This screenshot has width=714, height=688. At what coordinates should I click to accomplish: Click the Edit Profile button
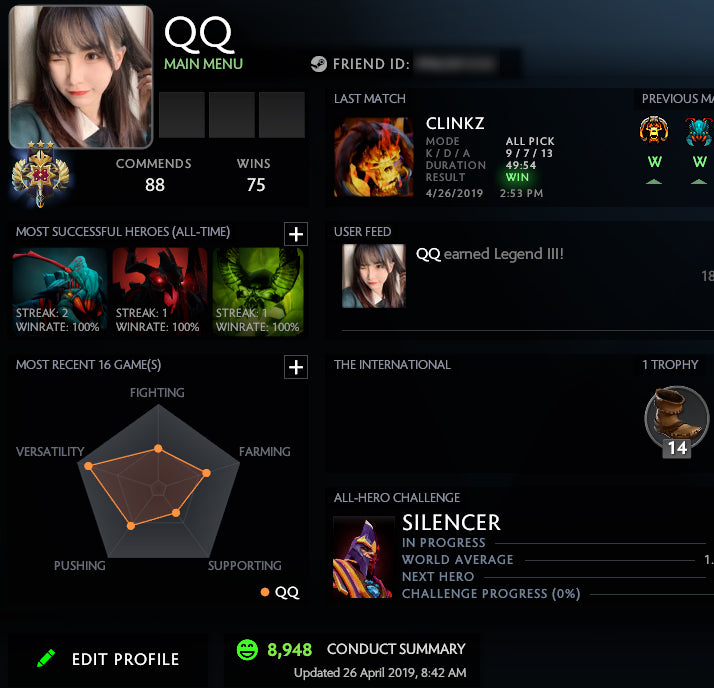[x=108, y=659]
